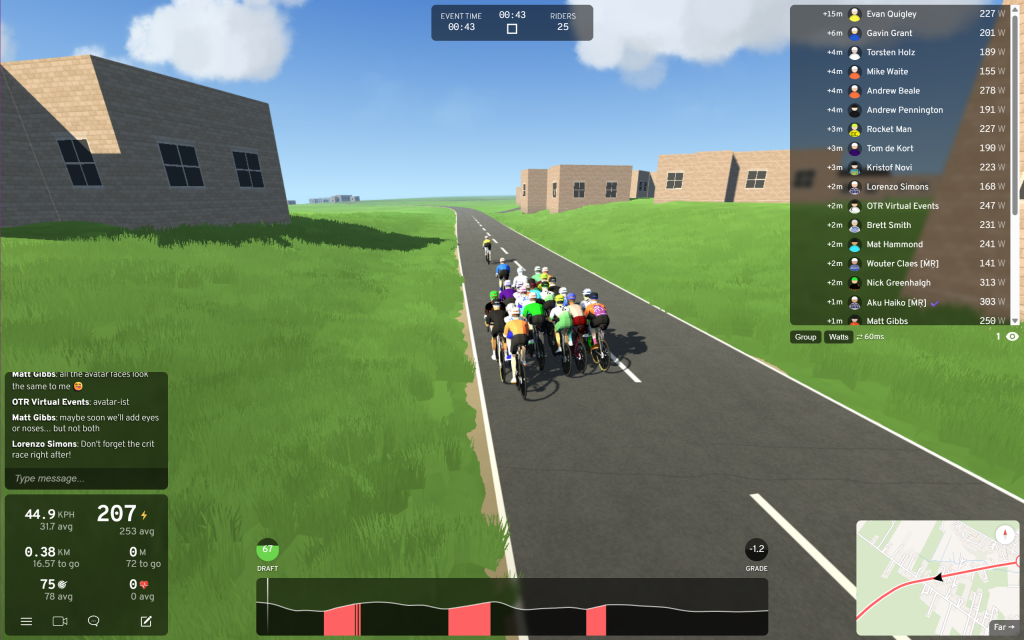Open the hamburger menu icon

[26, 621]
